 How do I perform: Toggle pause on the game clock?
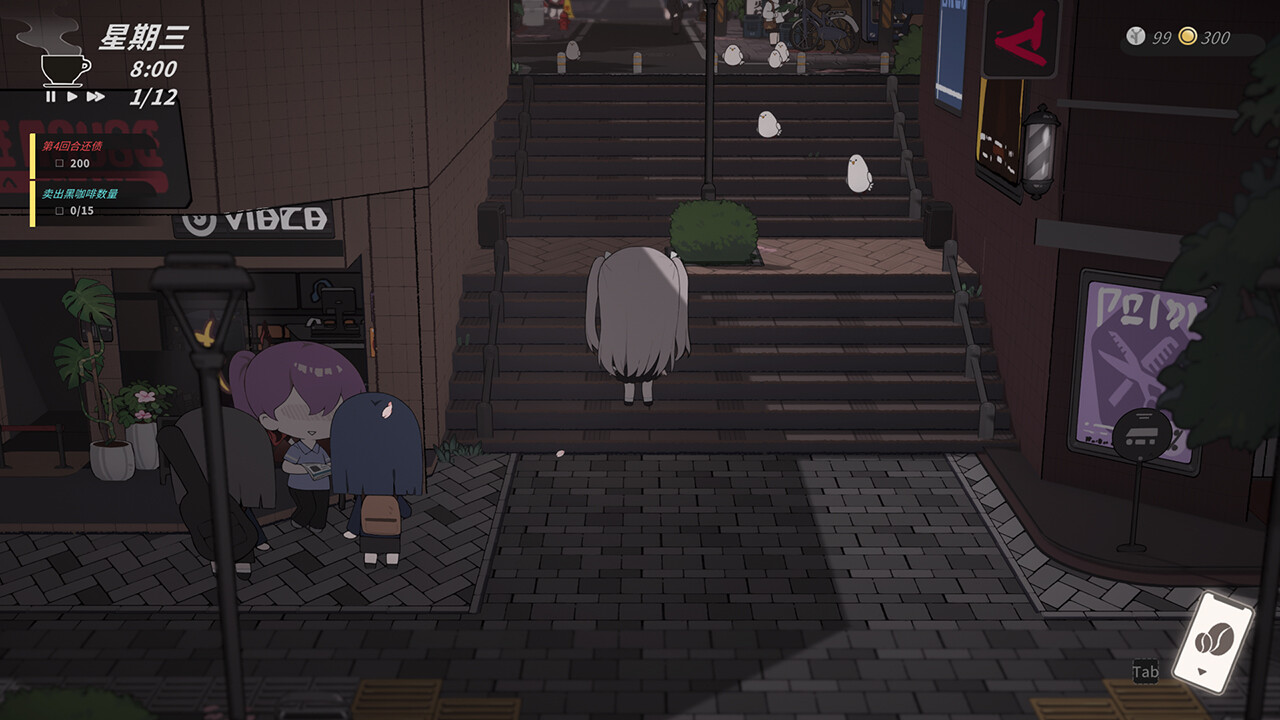coord(51,97)
